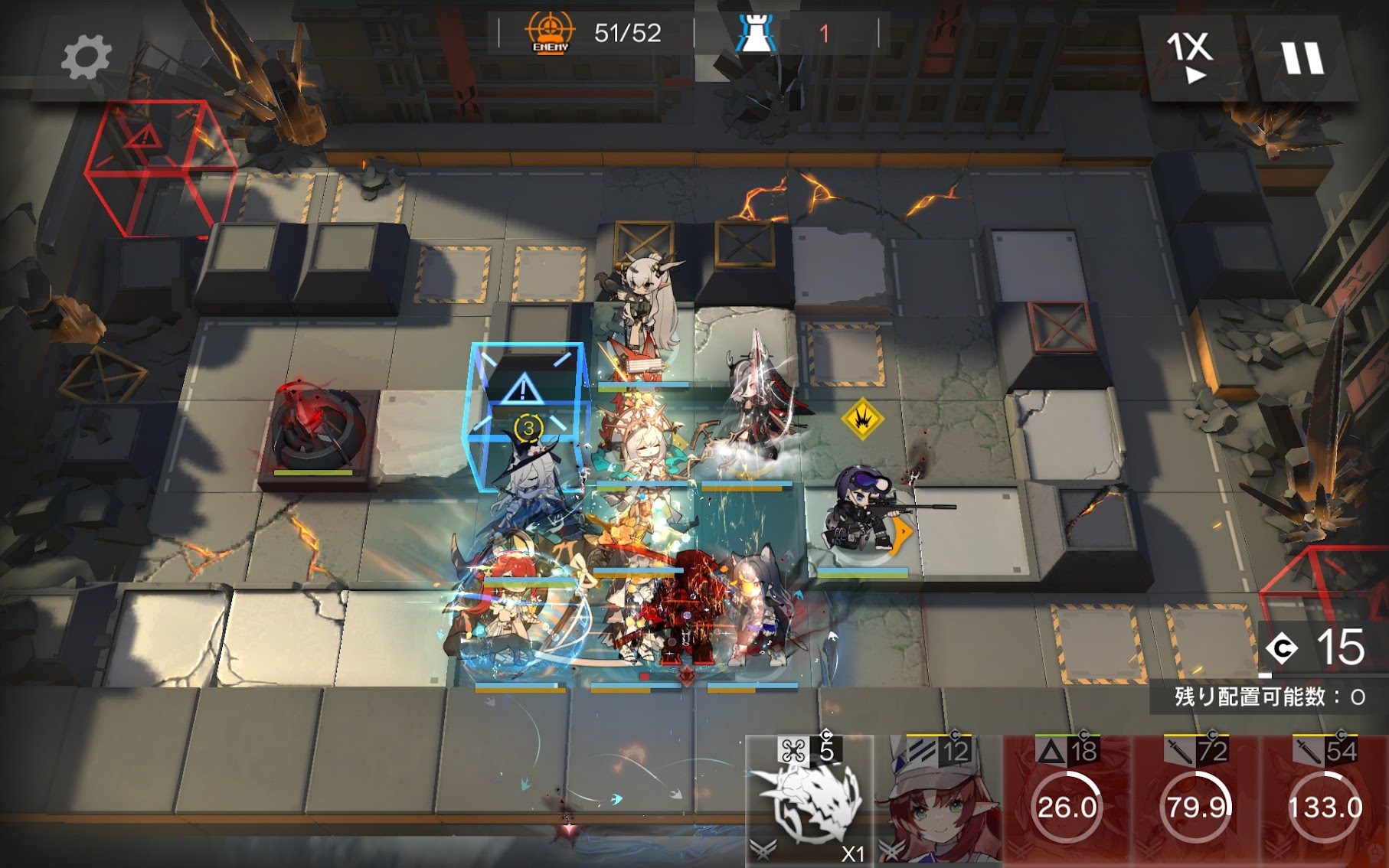Select the cooldown card showing 133.0
The height and width of the screenshot is (868, 1389).
click(x=1325, y=802)
